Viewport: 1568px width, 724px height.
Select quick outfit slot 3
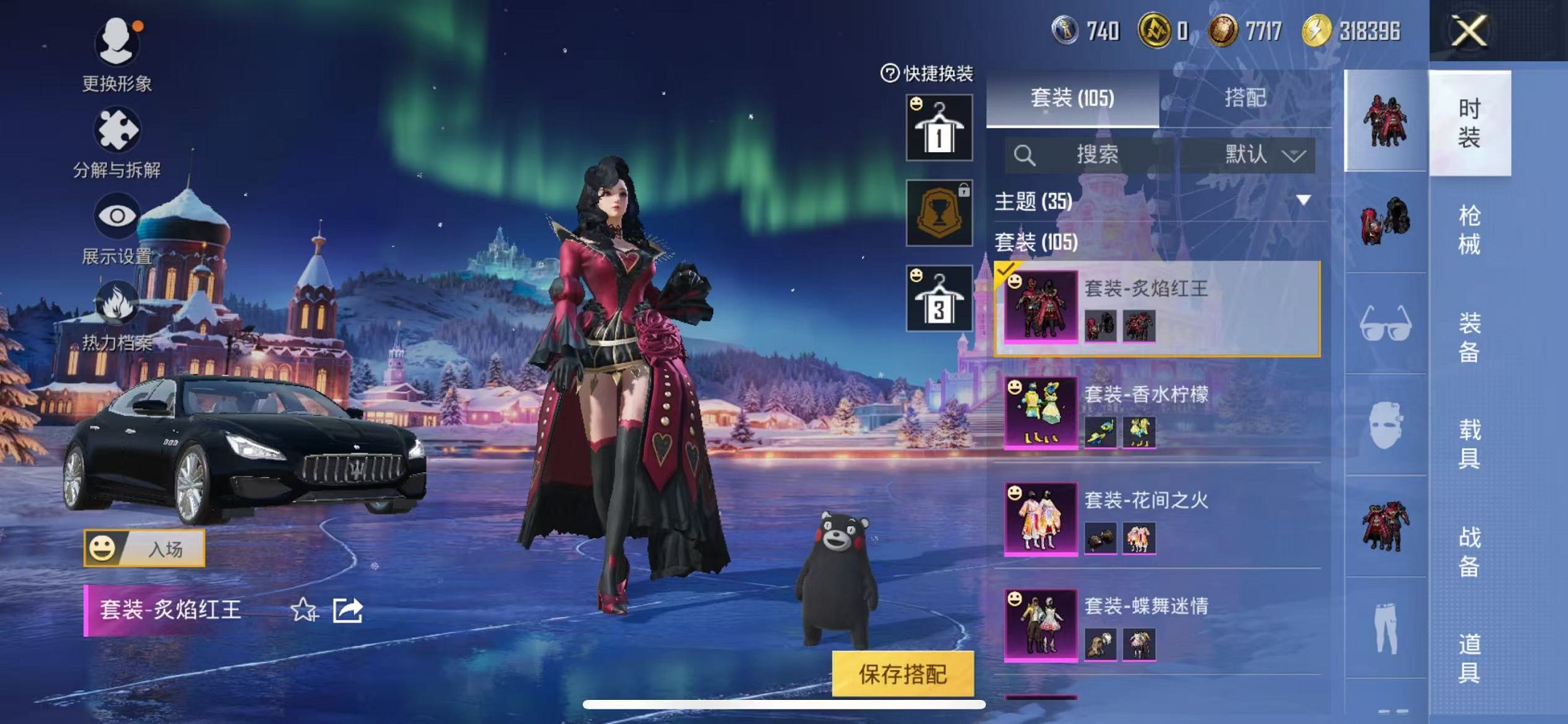(938, 299)
